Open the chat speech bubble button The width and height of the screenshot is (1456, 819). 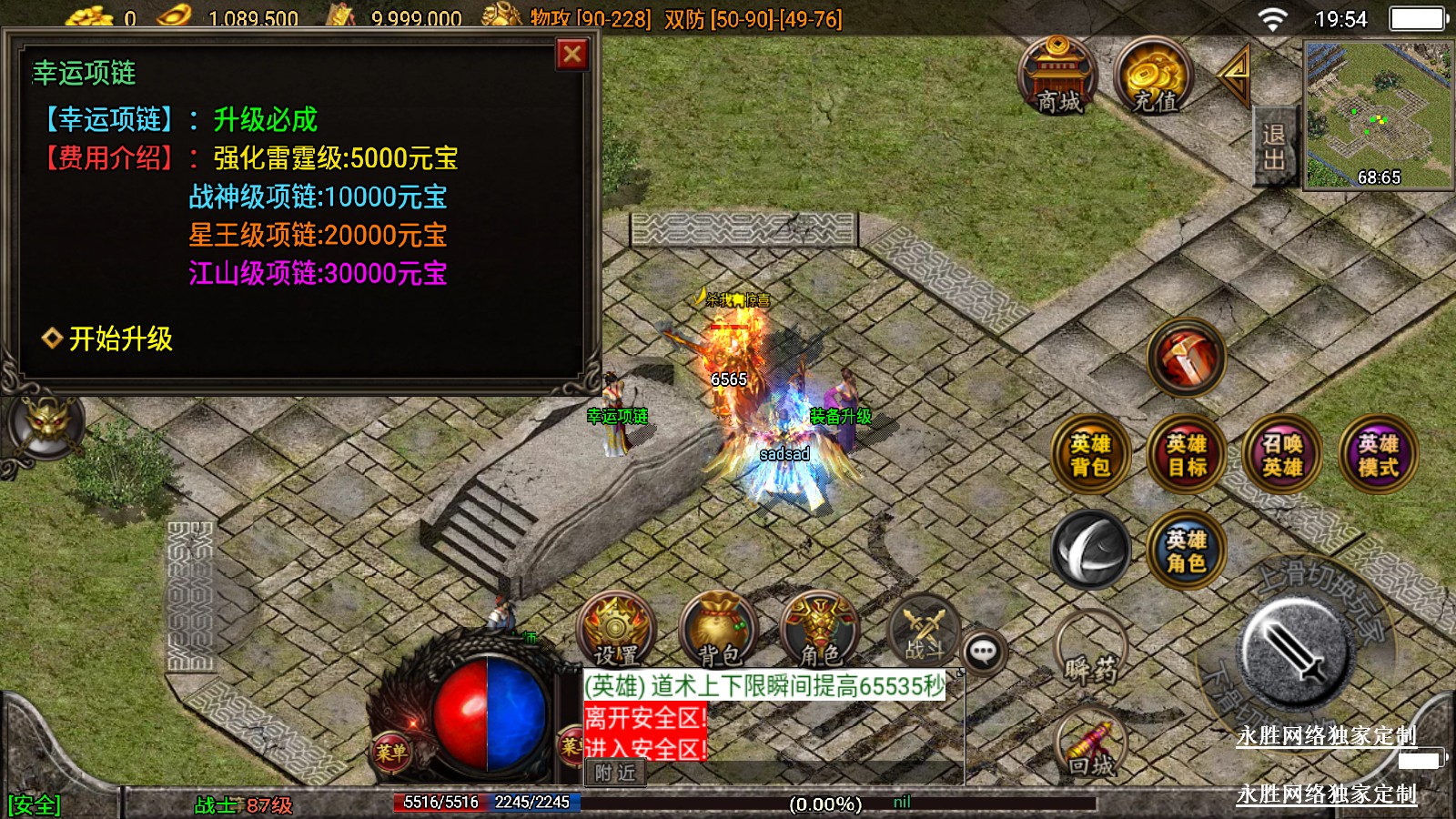984,652
